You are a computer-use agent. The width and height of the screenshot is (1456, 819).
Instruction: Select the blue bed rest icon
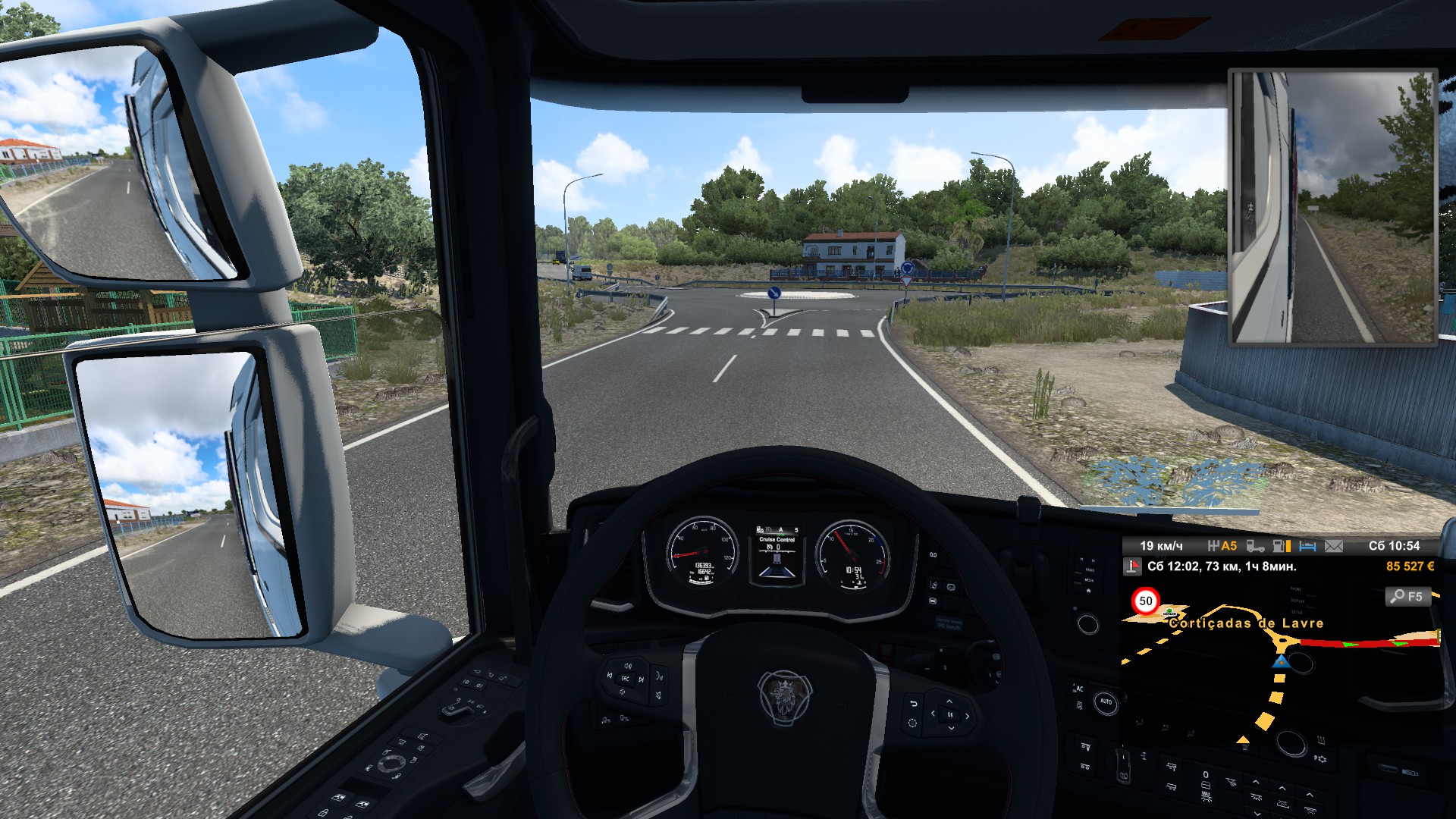tap(1307, 546)
